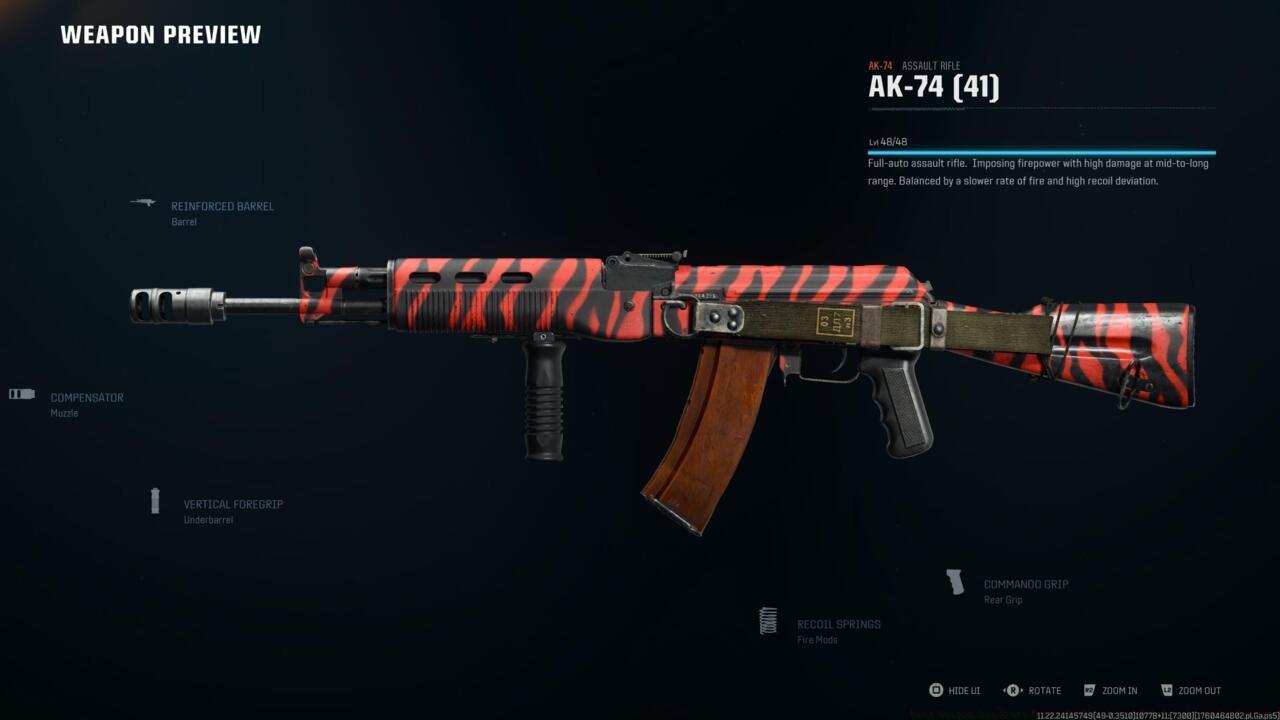Click the circular Hide UI icon
This screenshot has width=1280, height=720.
point(937,690)
